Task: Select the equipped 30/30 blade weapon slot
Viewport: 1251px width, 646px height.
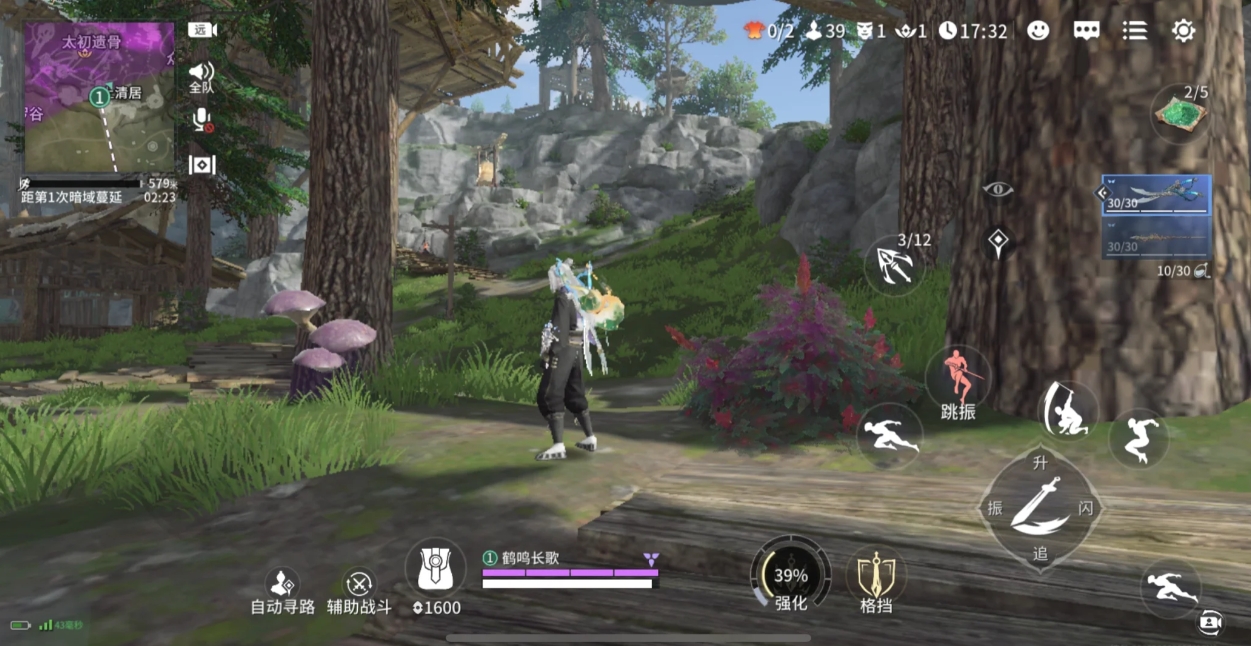Action: [1157, 196]
